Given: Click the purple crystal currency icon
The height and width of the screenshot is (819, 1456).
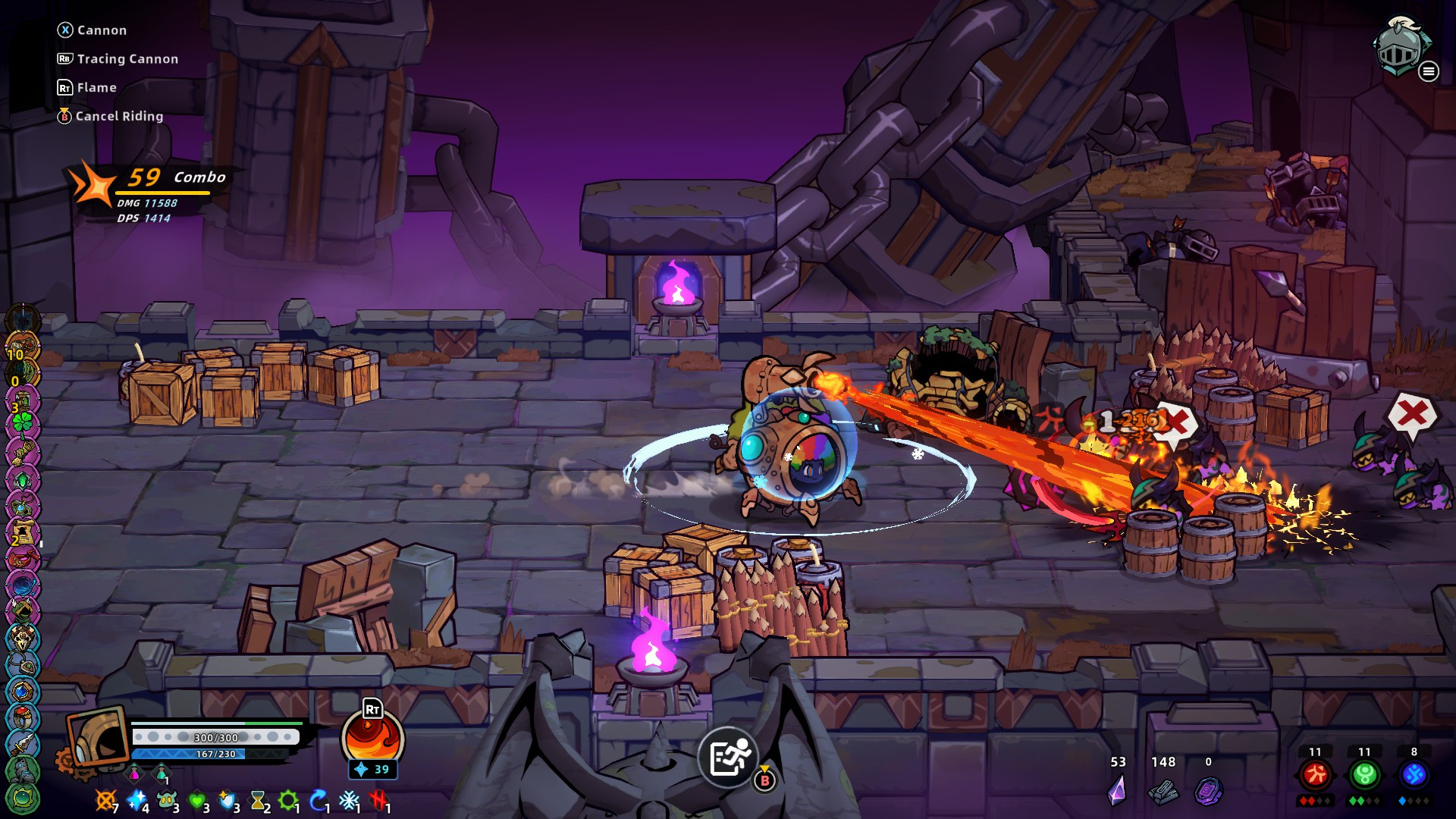Looking at the screenshot, I should [1117, 790].
